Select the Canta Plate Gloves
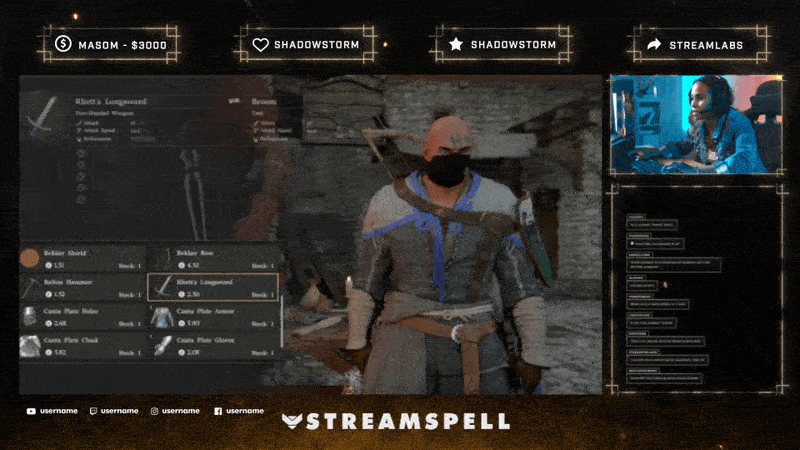The width and height of the screenshot is (800, 450). click(212, 346)
